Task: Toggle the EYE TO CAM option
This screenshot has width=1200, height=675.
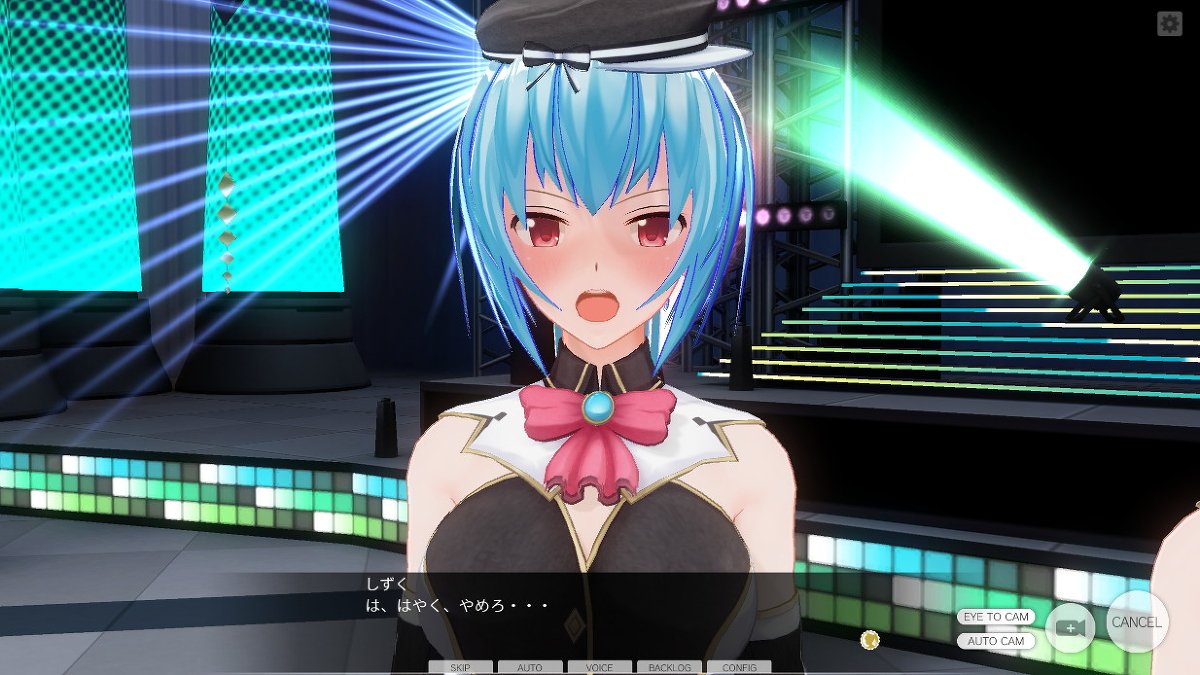Action: click(x=995, y=617)
